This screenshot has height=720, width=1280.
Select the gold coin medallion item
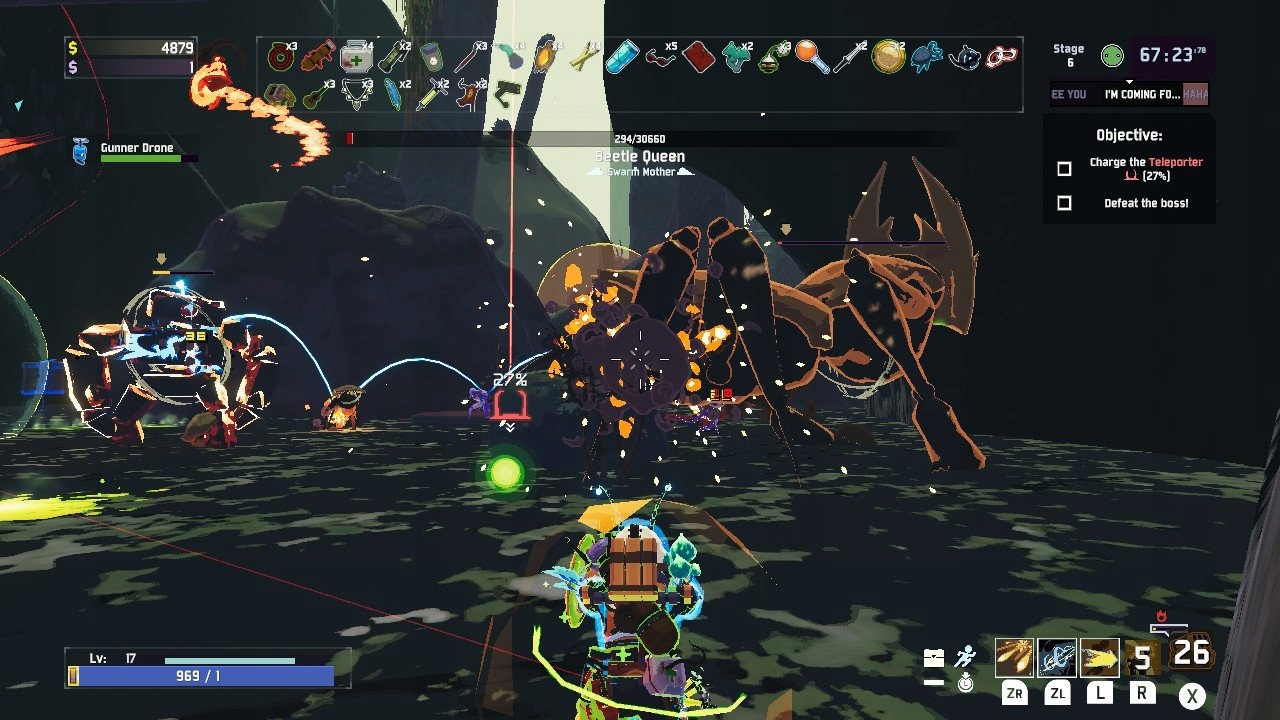click(887, 57)
